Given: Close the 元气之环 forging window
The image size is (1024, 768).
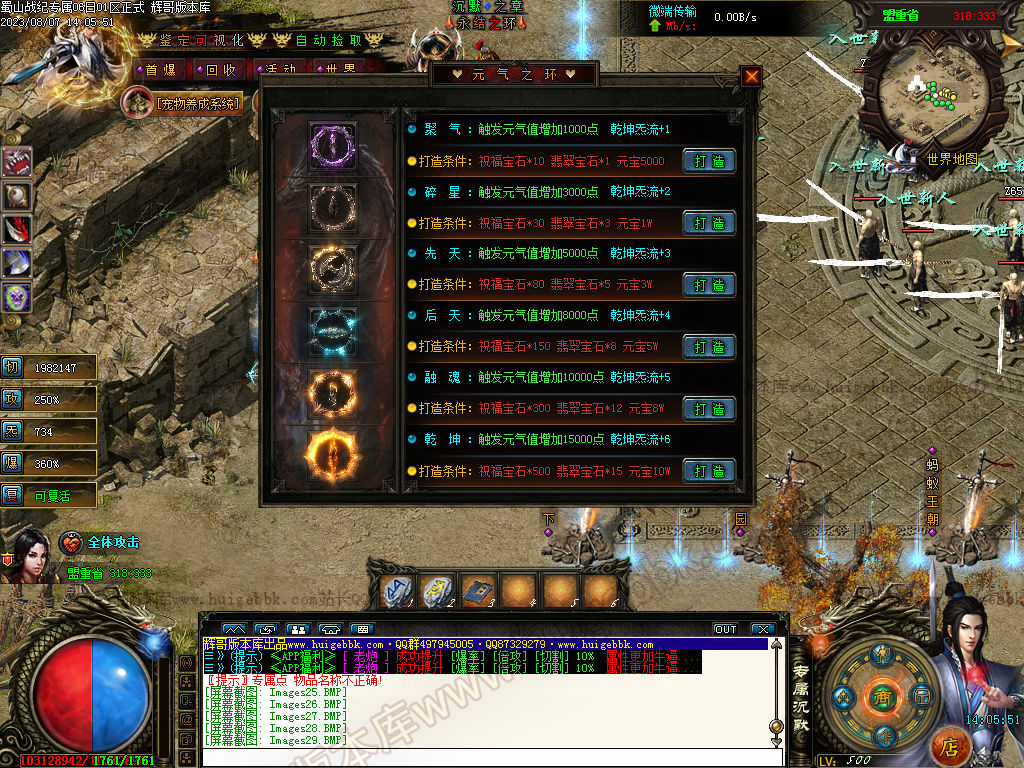Looking at the screenshot, I should pyautogui.click(x=752, y=76).
